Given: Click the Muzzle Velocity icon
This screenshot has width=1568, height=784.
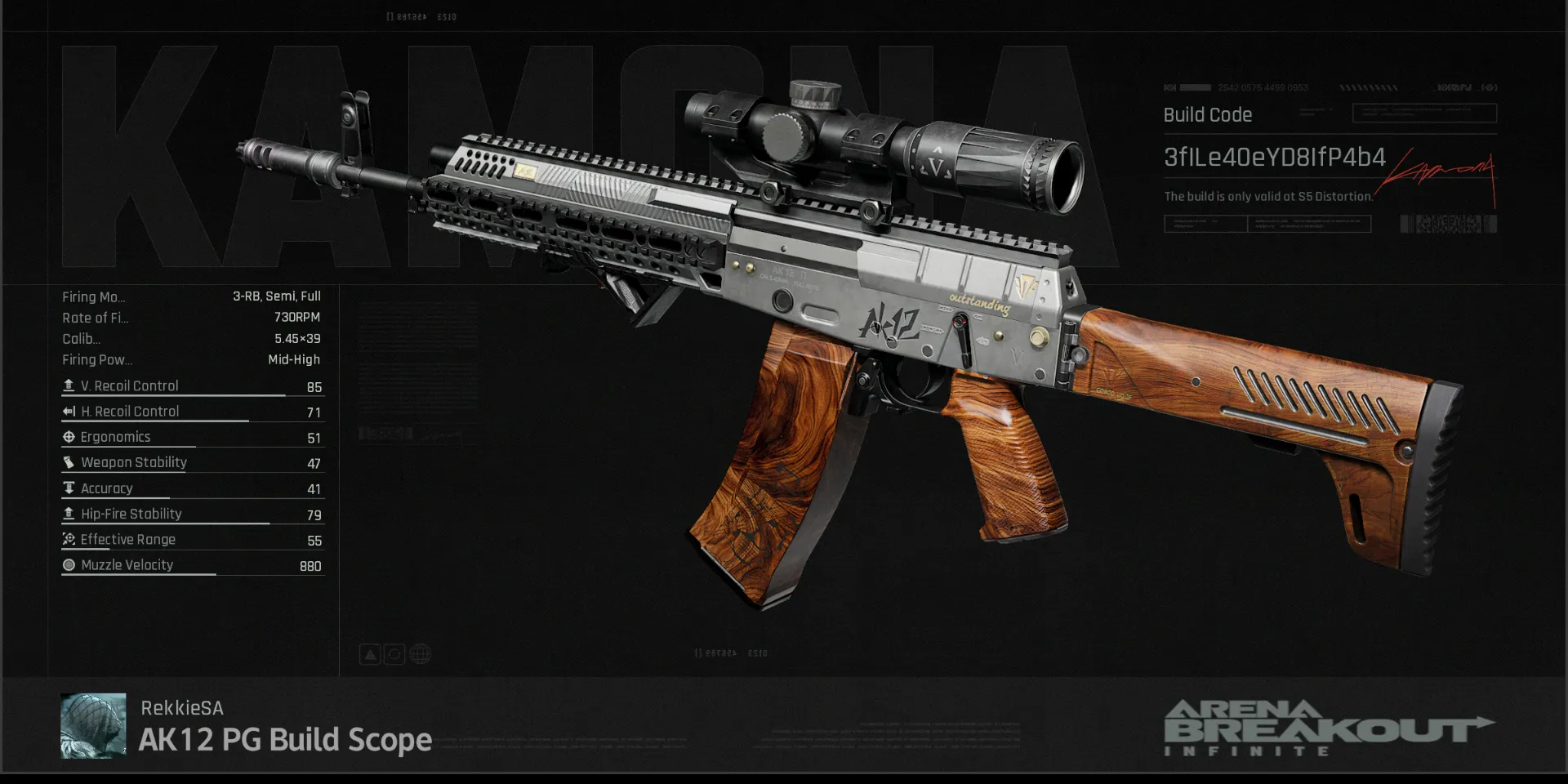Looking at the screenshot, I should point(69,564).
